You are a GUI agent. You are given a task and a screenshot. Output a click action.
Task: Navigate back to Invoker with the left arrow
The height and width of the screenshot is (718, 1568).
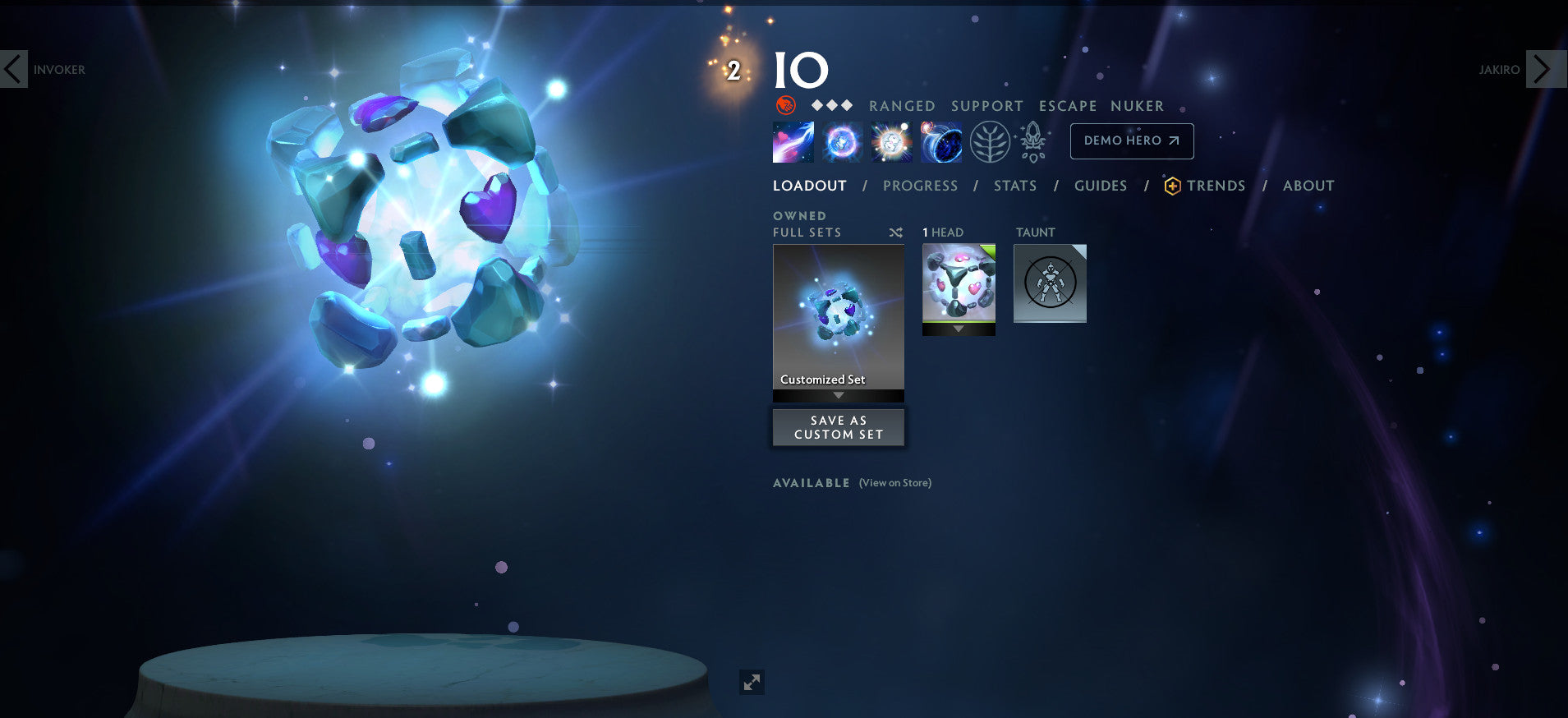pyautogui.click(x=14, y=69)
